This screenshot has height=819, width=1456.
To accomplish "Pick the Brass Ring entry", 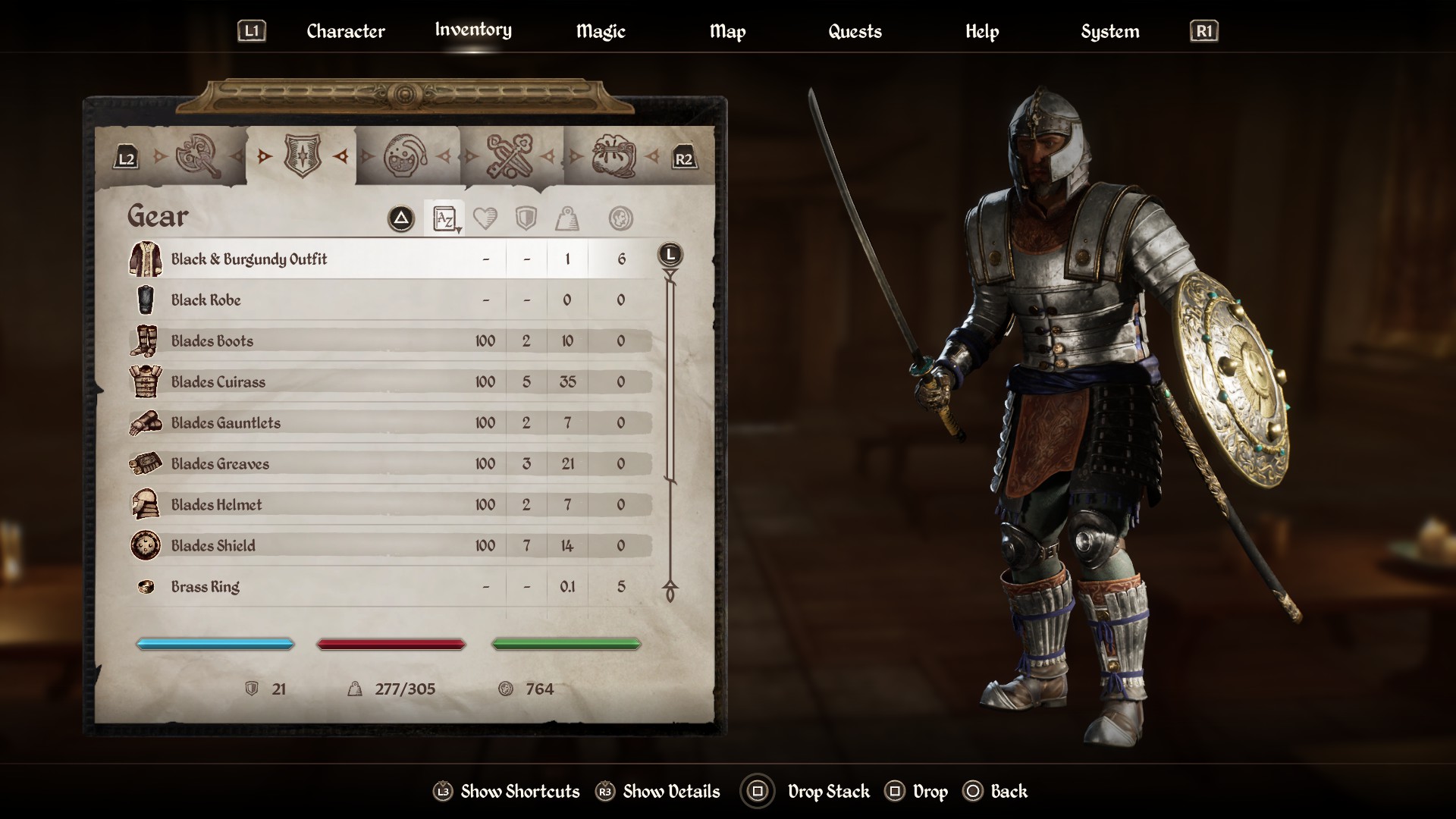I will (205, 587).
